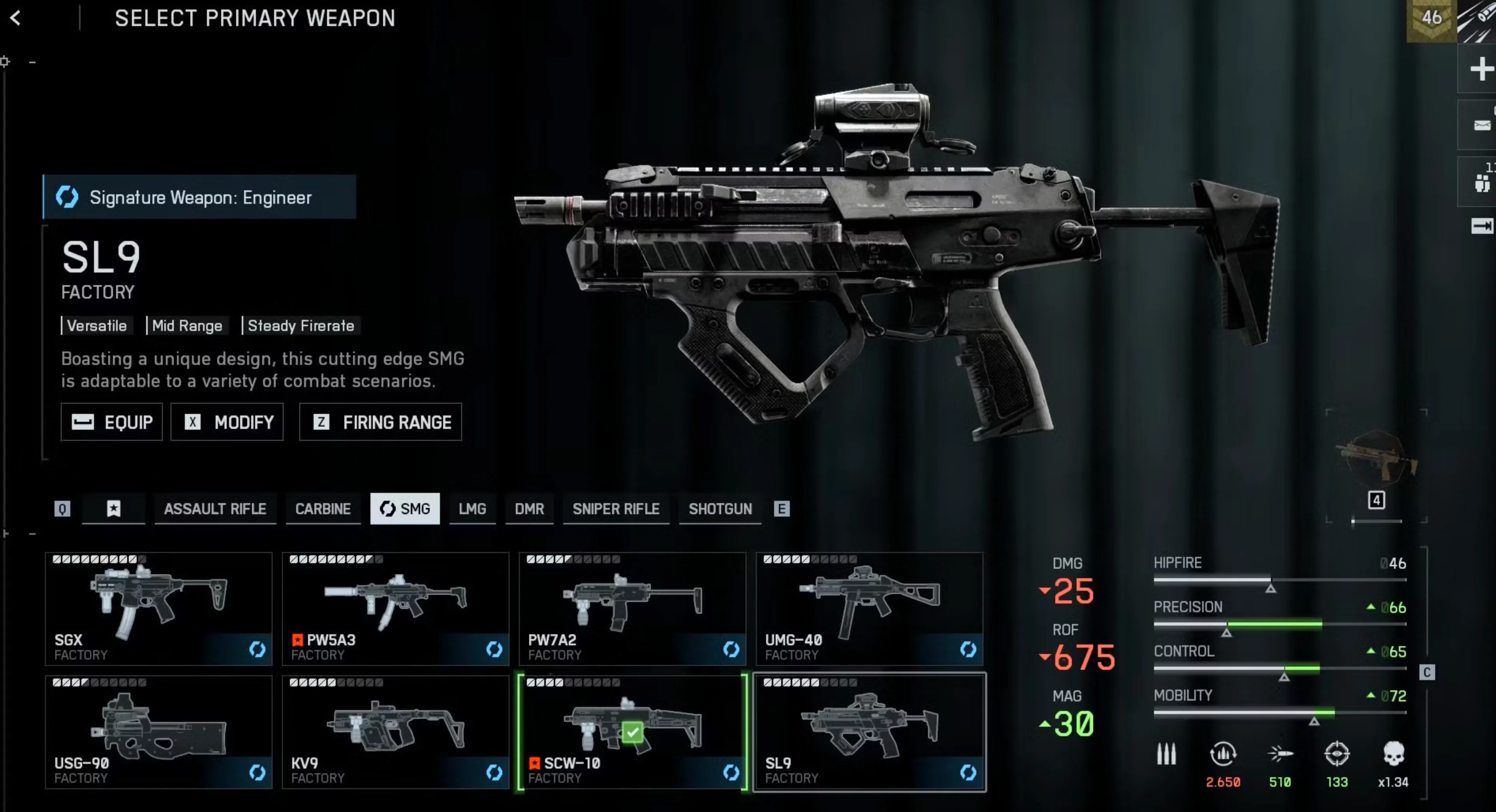Click the equipped checkmark on the SCW-10
The image size is (1496, 812).
(x=632, y=732)
